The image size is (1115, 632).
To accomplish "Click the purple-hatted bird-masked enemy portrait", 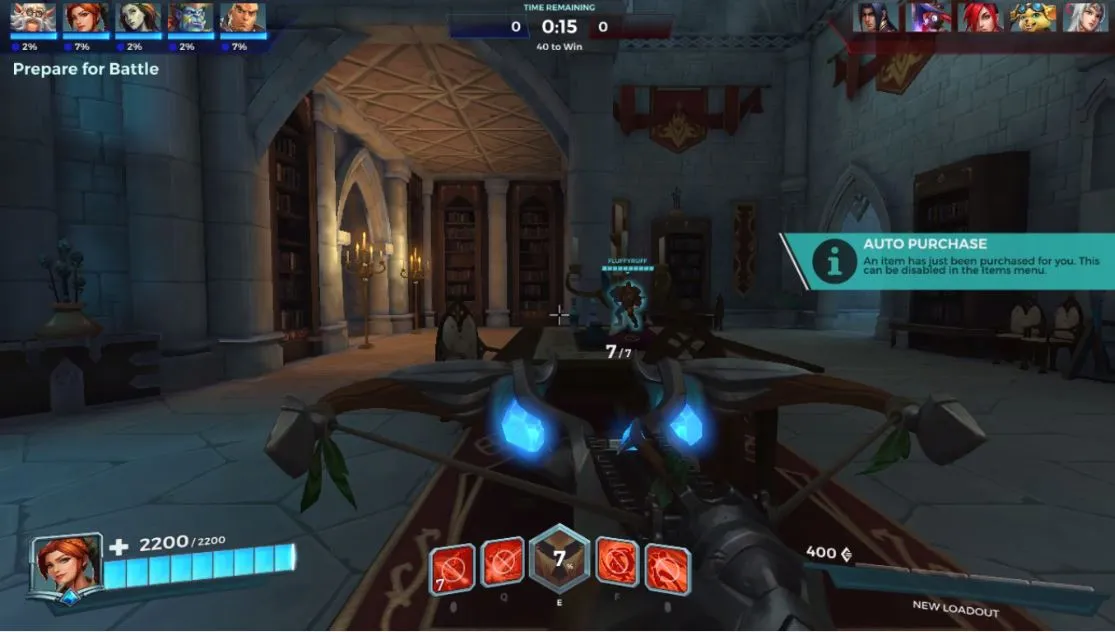I will 928,17.
